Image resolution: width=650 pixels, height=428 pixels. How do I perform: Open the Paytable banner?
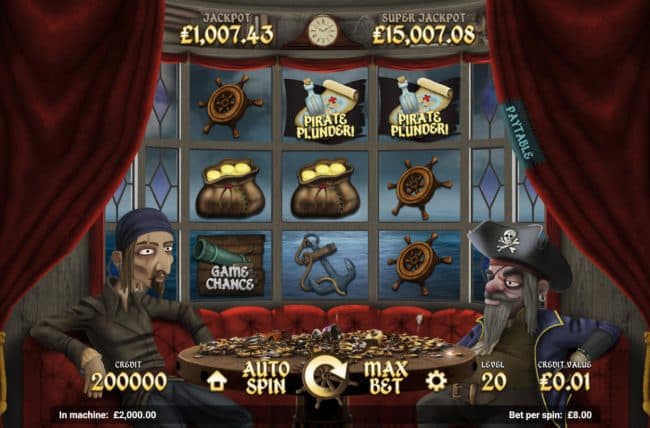[x=522, y=132]
